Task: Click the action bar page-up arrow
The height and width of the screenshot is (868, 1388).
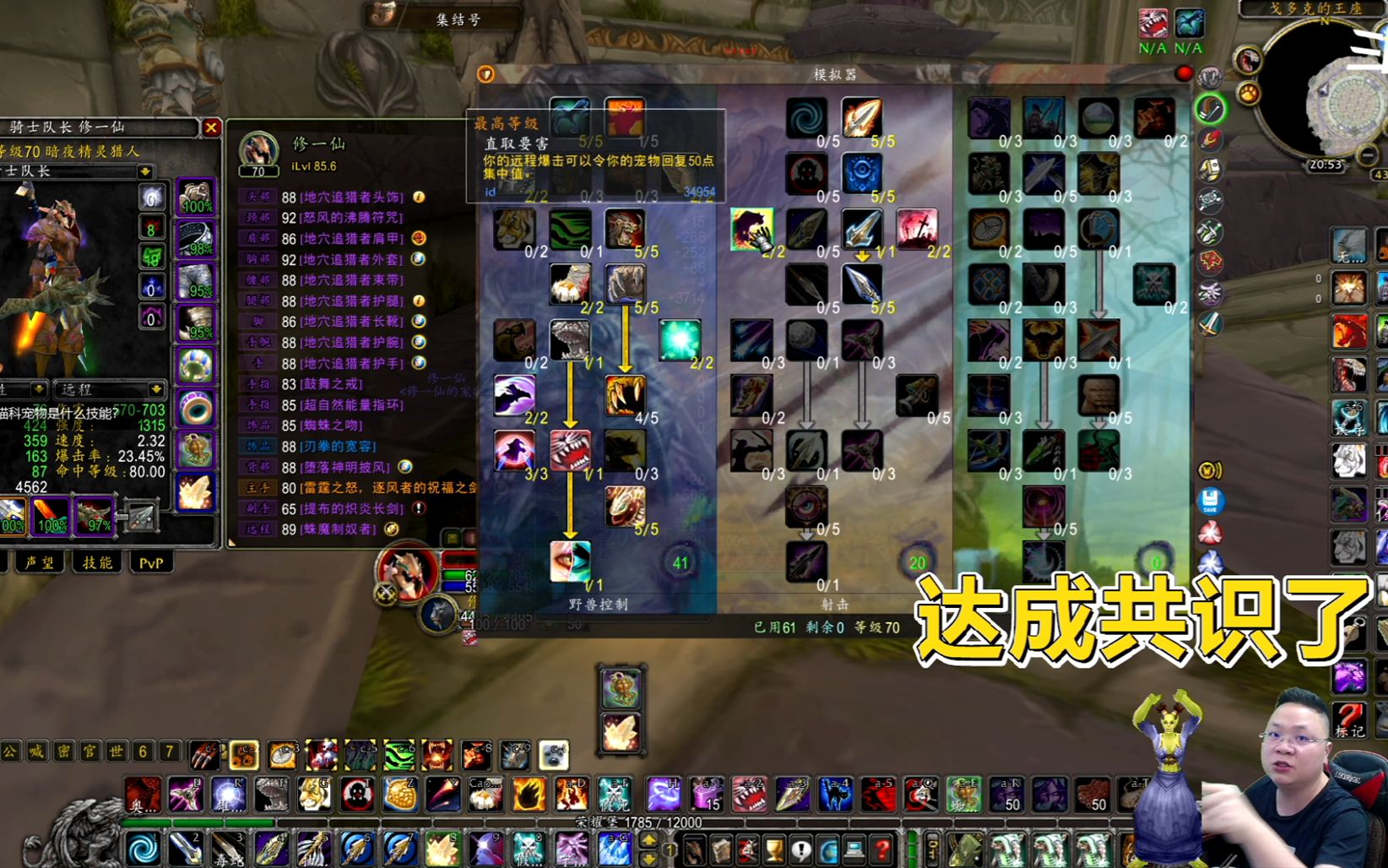Action: pyautogui.click(x=648, y=841)
